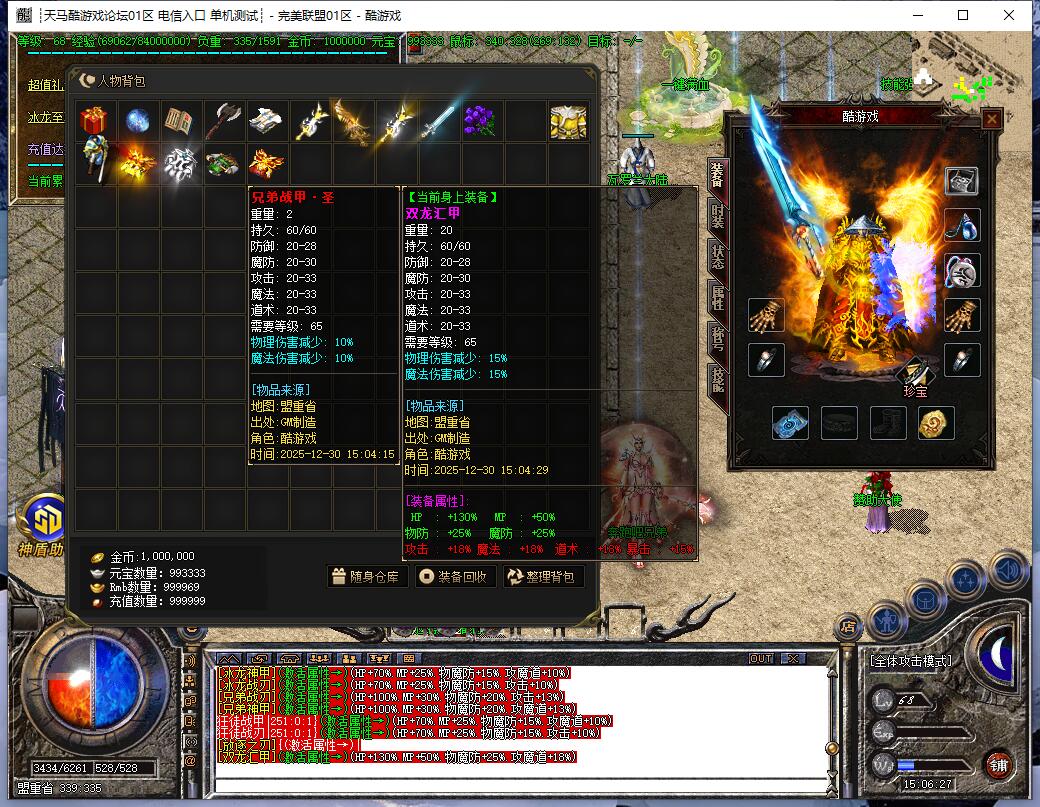Select the red gift box in bag
This screenshot has width=1040, height=807.
[x=95, y=121]
